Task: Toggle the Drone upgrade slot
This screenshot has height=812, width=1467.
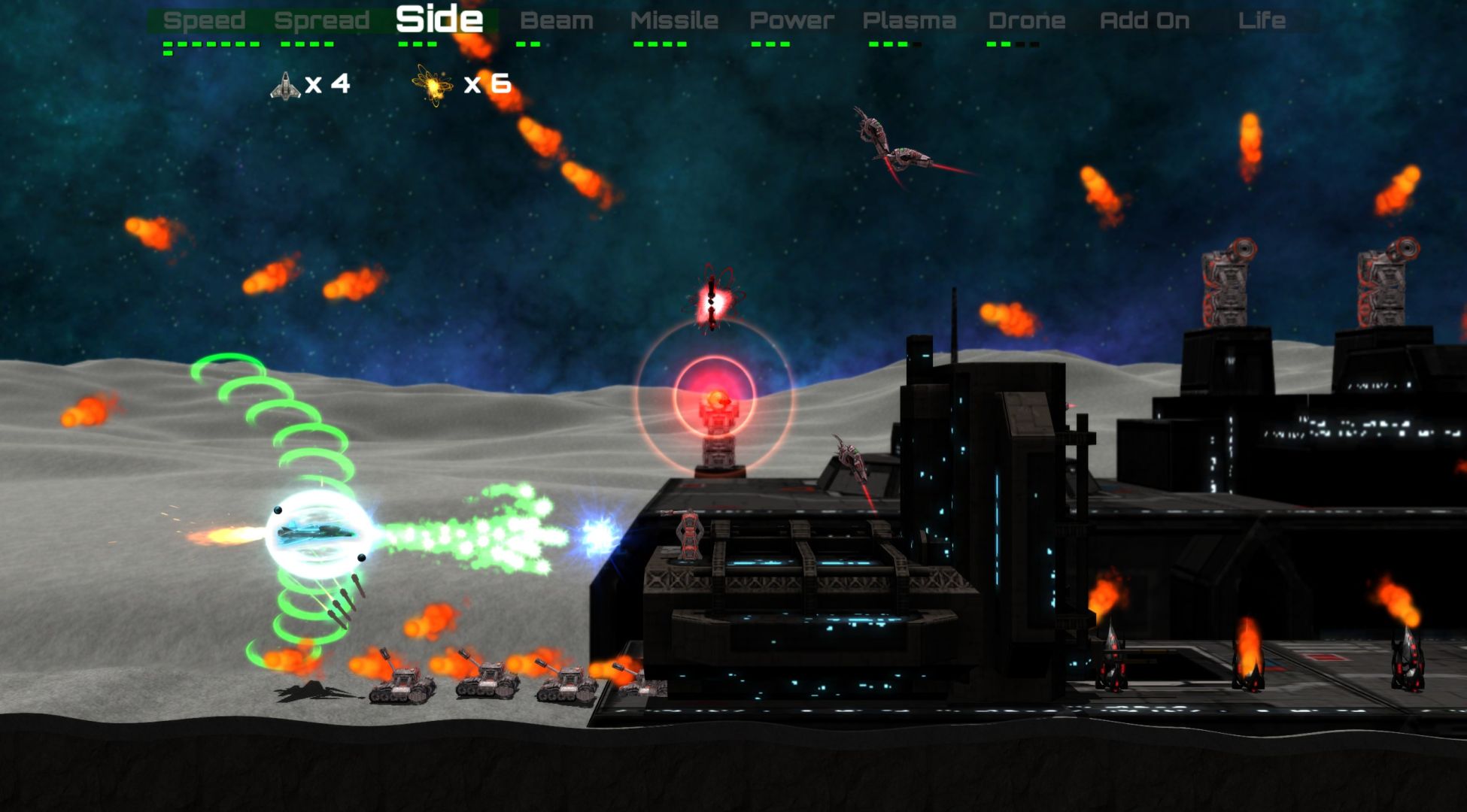Action: pyautogui.click(x=1027, y=20)
